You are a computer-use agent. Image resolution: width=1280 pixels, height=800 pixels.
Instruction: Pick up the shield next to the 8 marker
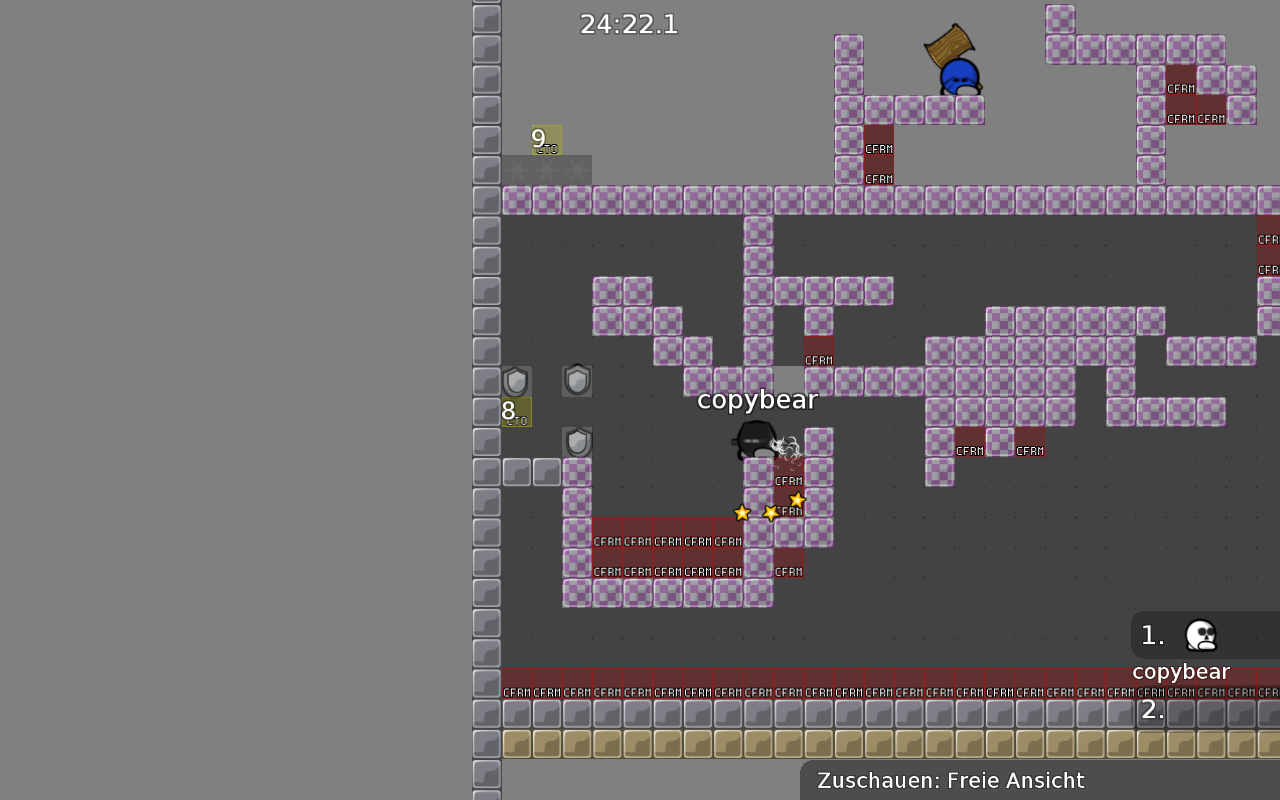pos(516,380)
